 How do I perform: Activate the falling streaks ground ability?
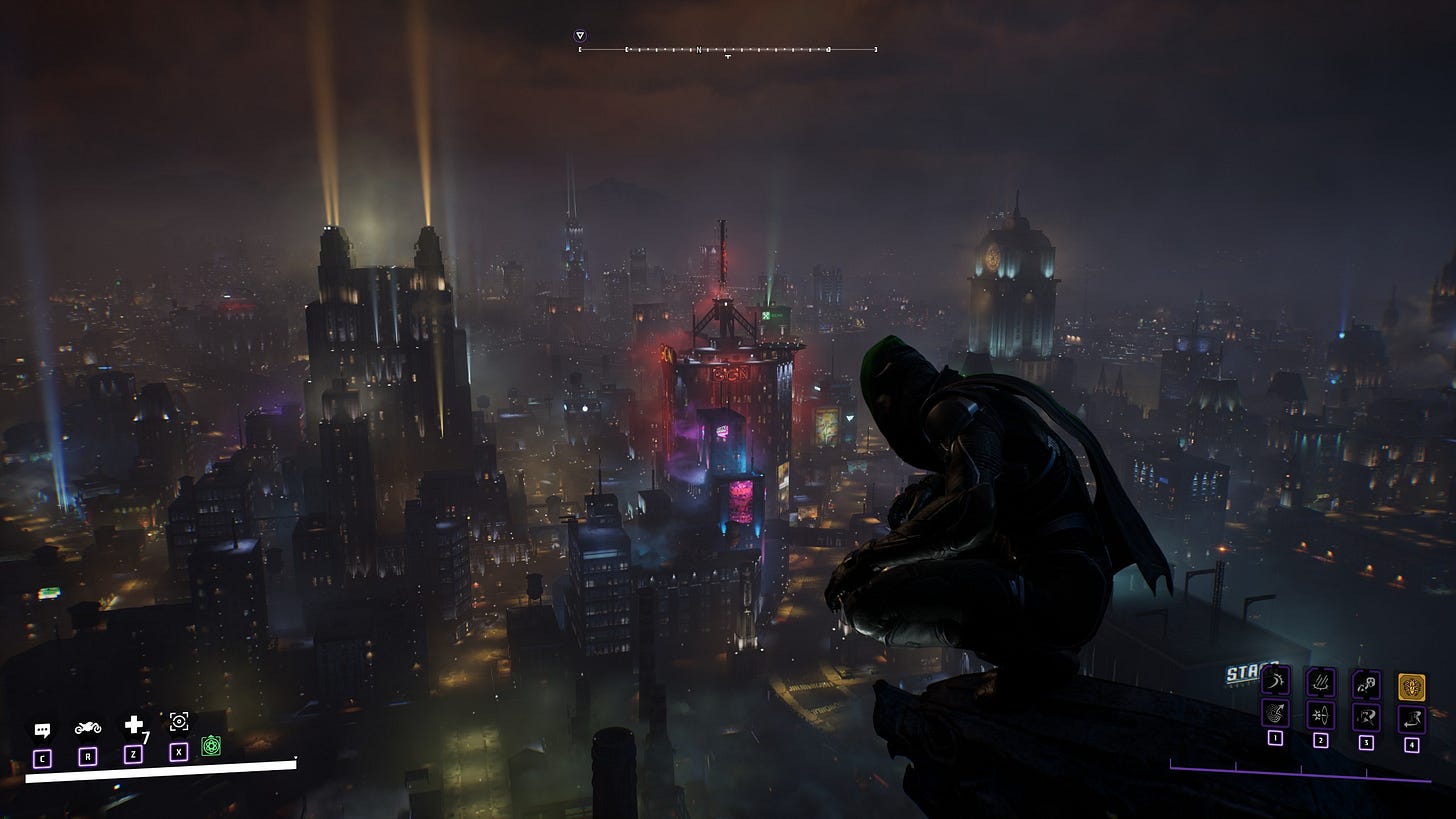click(x=1321, y=683)
